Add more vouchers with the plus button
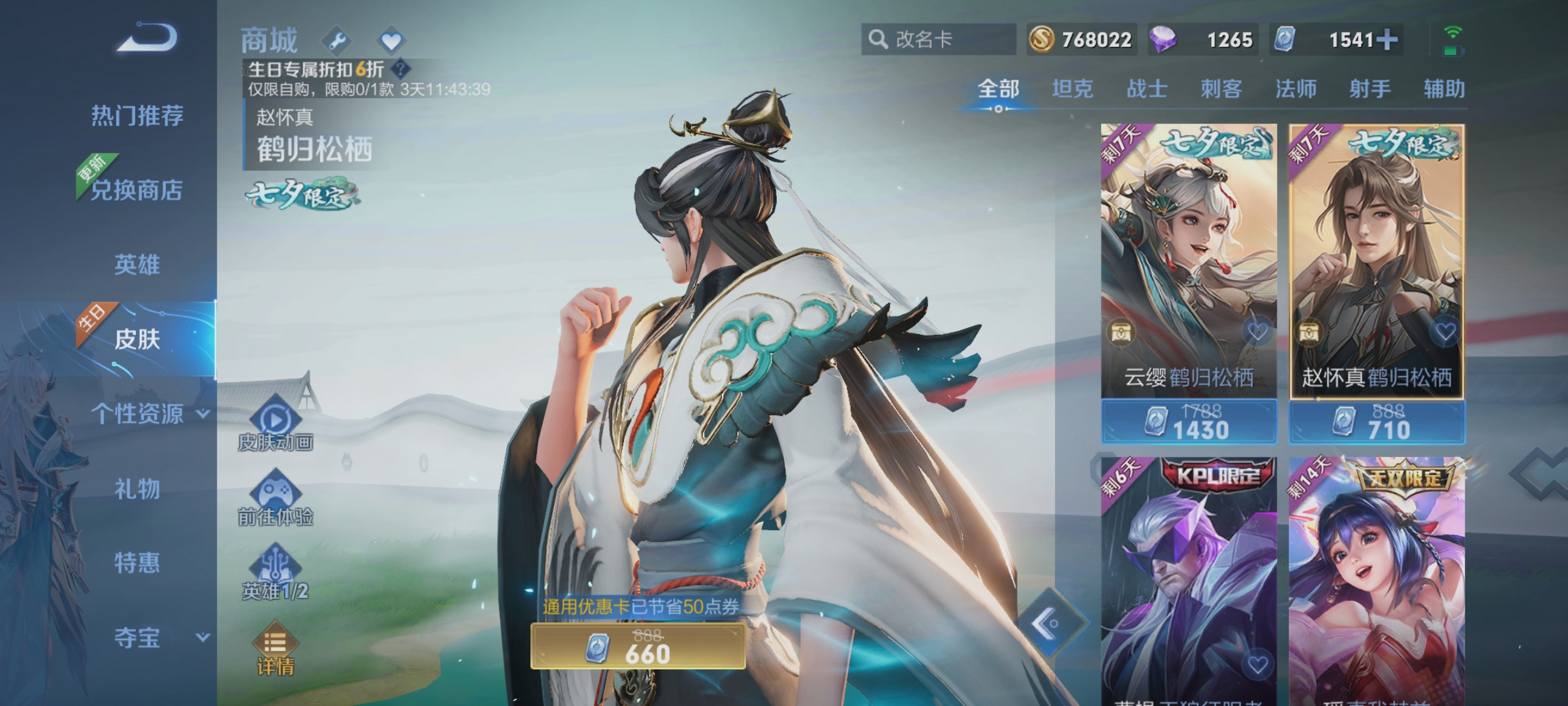The image size is (1568, 706). (x=1387, y=40)
